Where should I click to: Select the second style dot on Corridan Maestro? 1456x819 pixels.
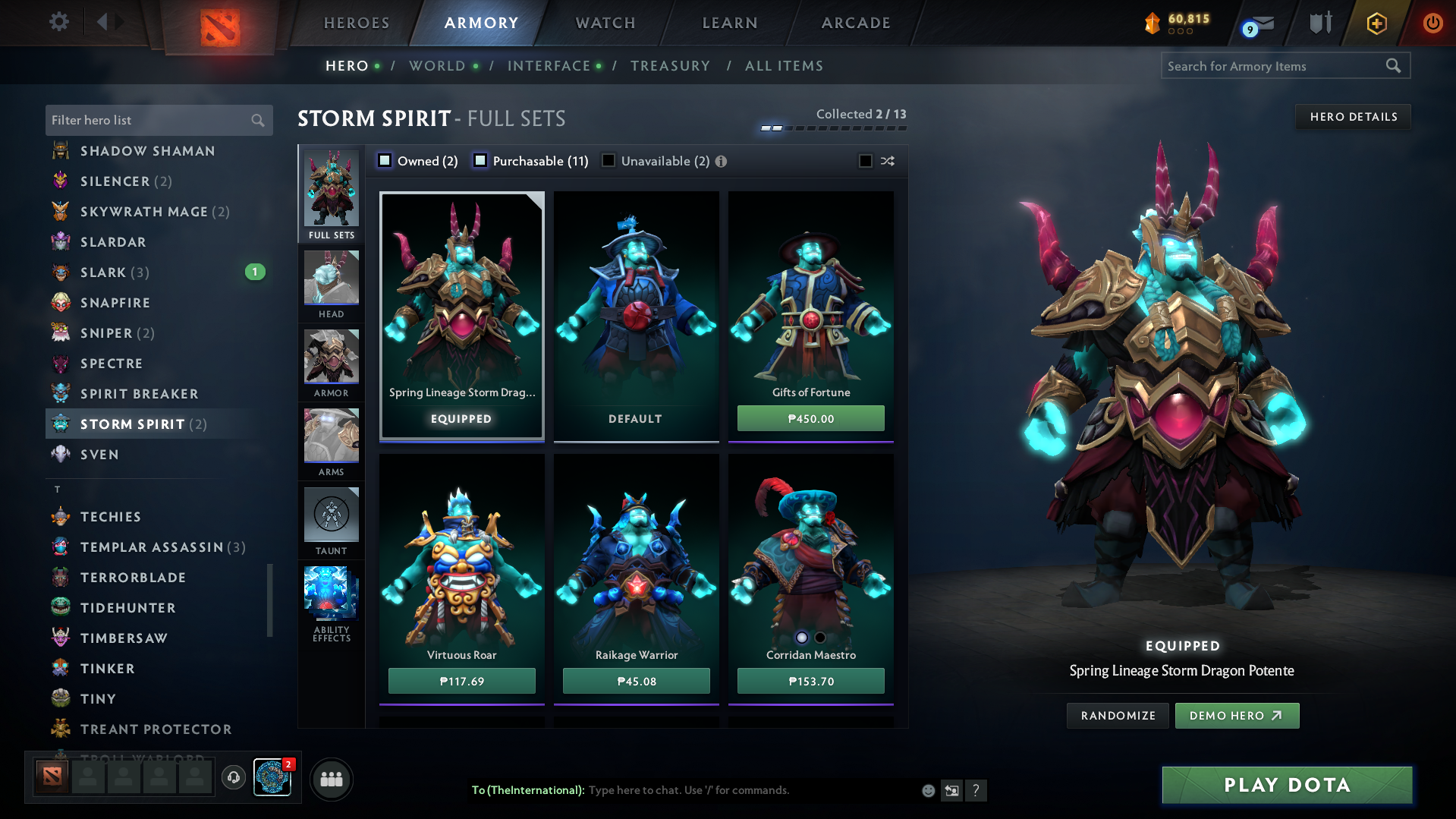[821, 637]
